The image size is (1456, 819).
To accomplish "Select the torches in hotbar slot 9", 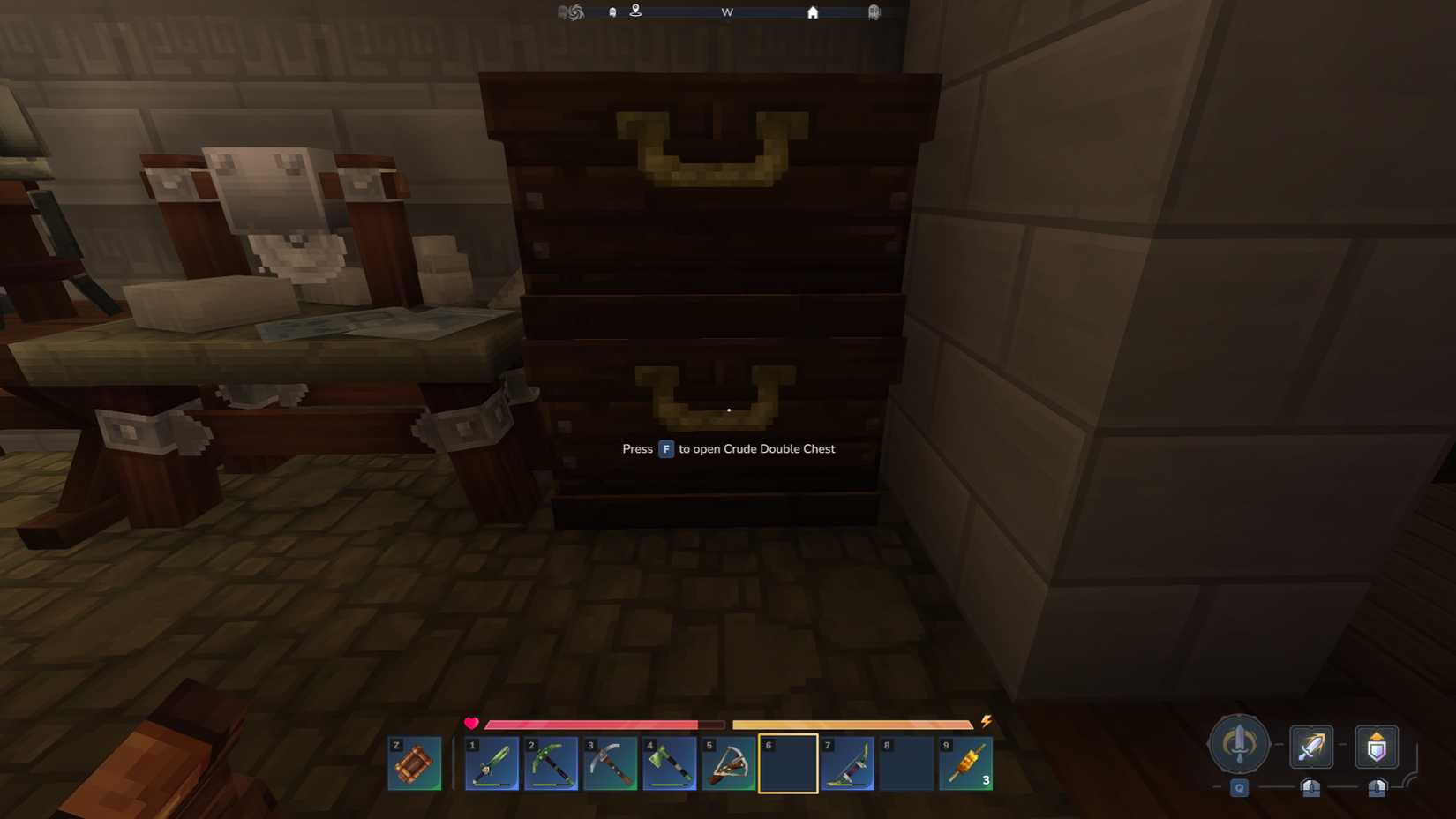I will 966,763.
